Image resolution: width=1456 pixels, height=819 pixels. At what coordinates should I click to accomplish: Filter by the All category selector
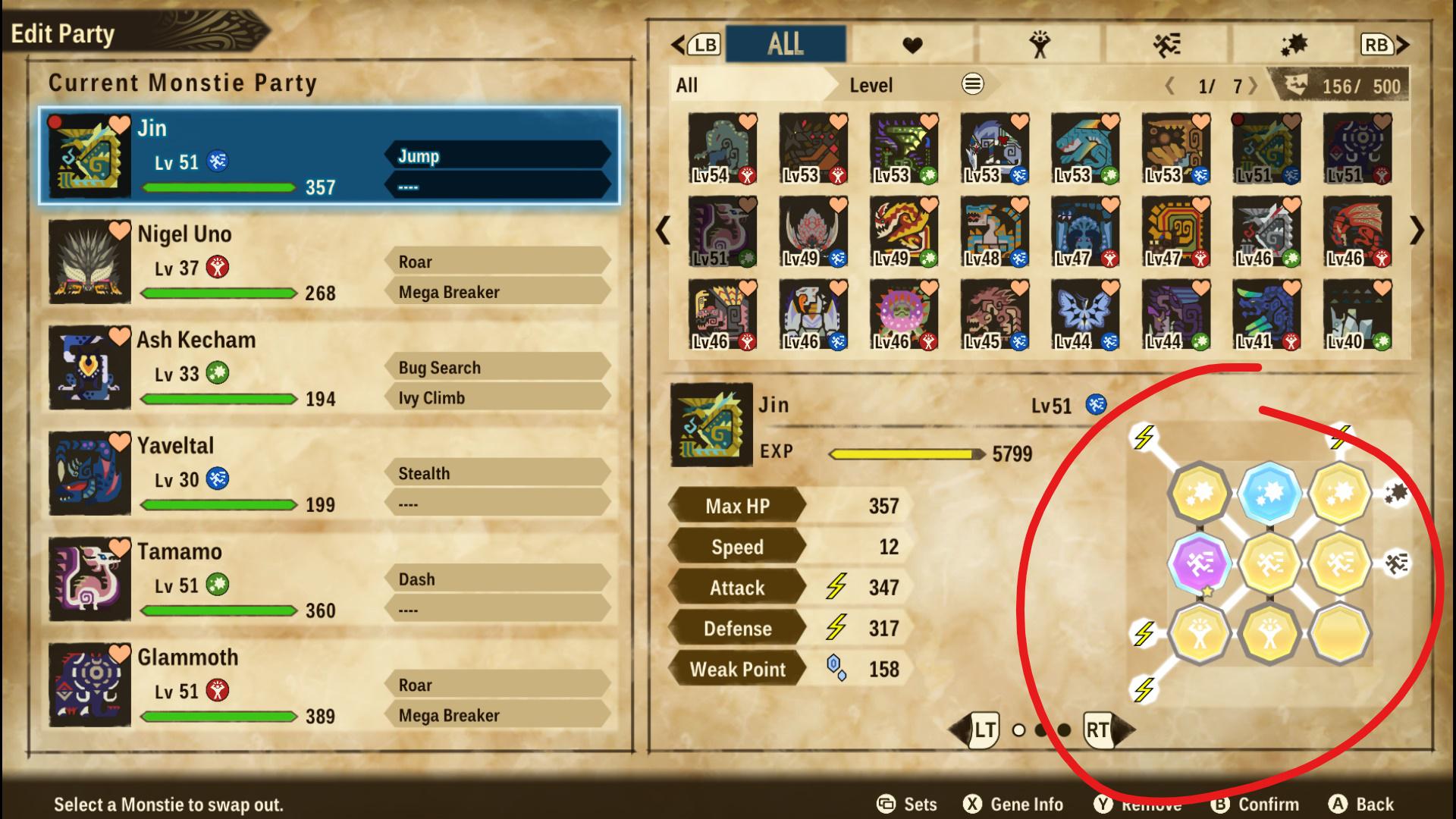pos(747,85)
